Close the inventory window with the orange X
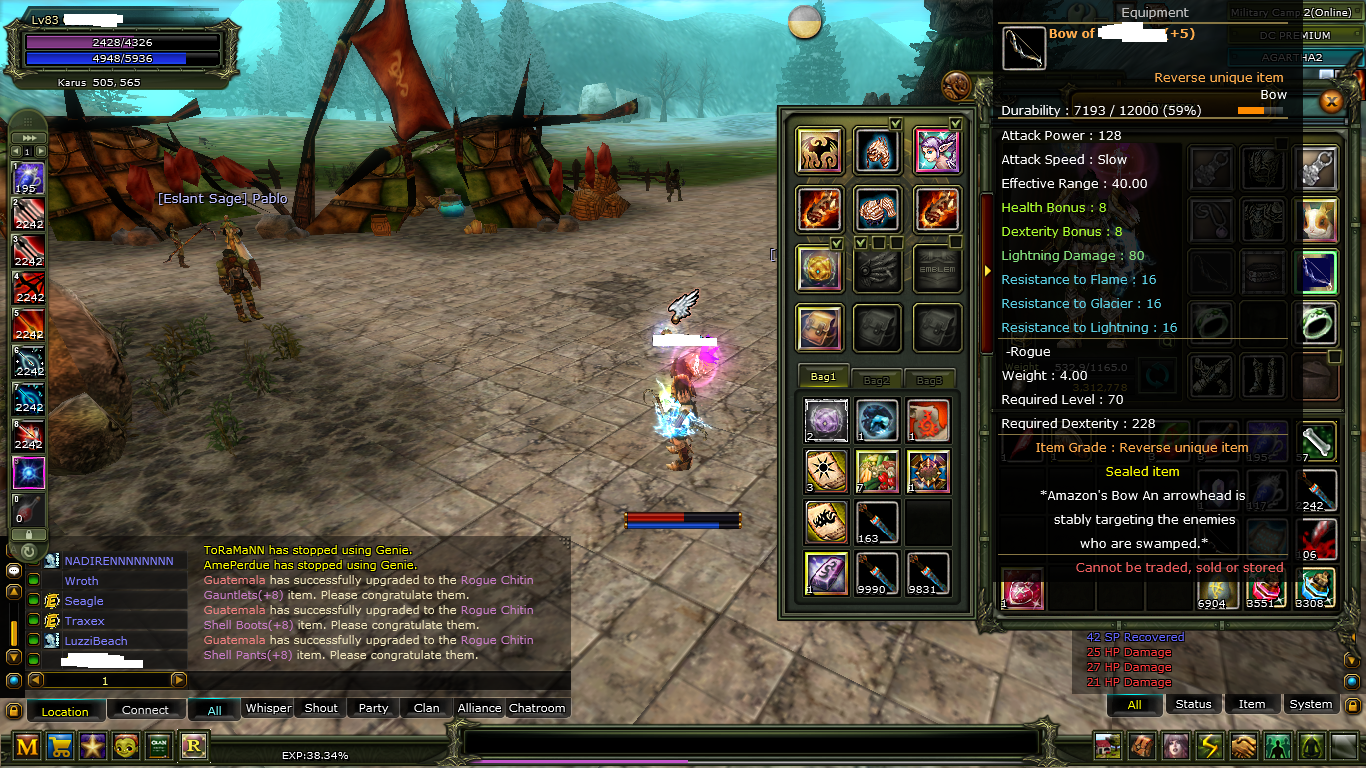 tap(1331, 101)
